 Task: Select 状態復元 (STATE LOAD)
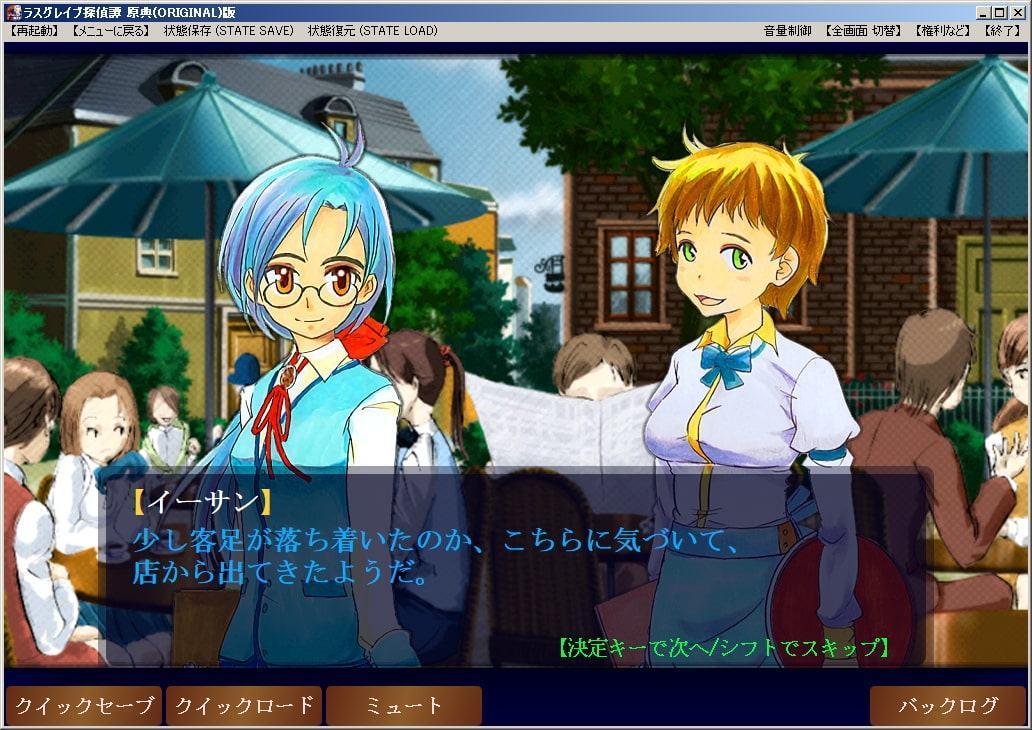coord(372,31)
